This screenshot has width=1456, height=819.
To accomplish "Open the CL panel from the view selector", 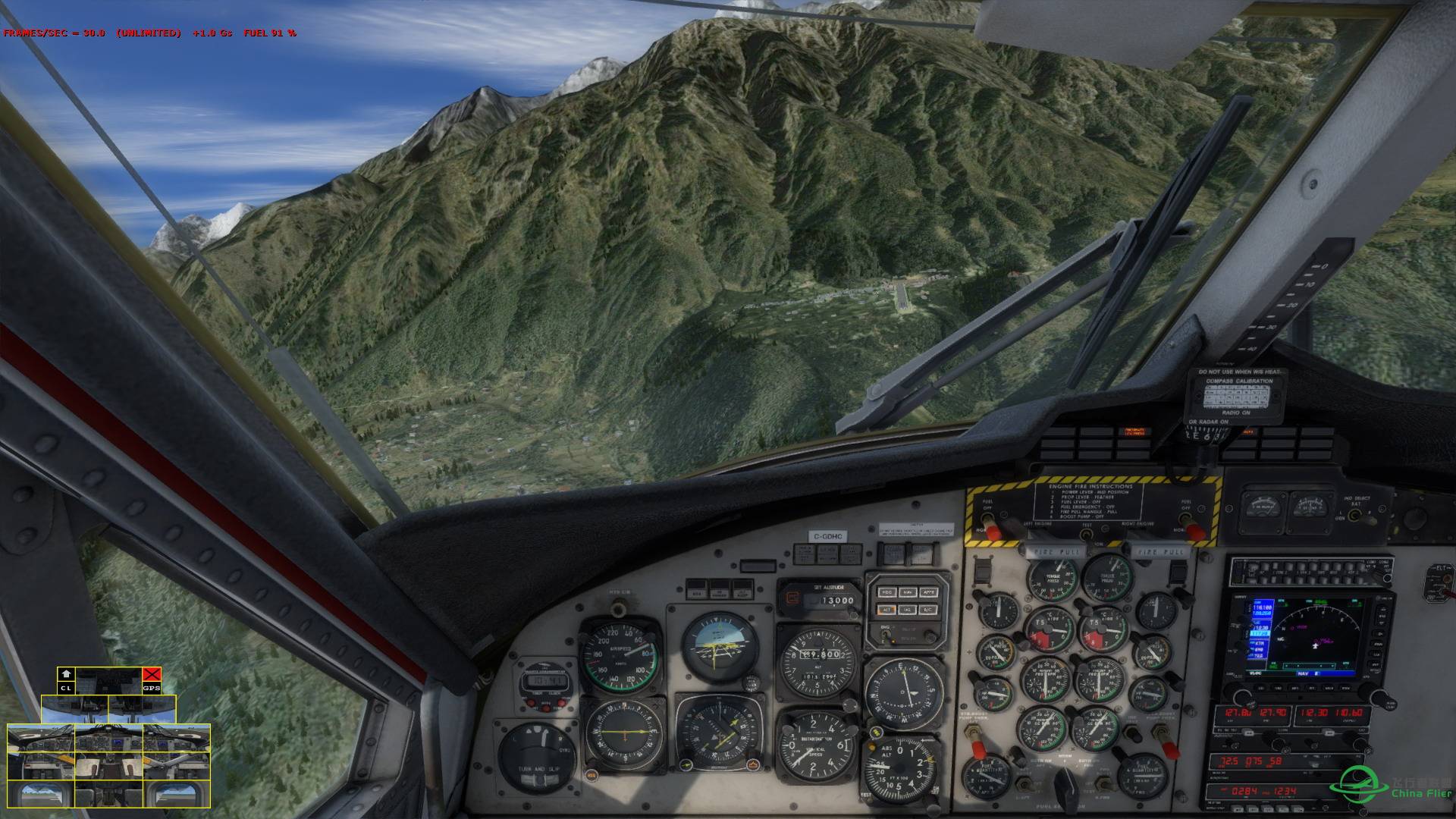I will tap(66, 688).
